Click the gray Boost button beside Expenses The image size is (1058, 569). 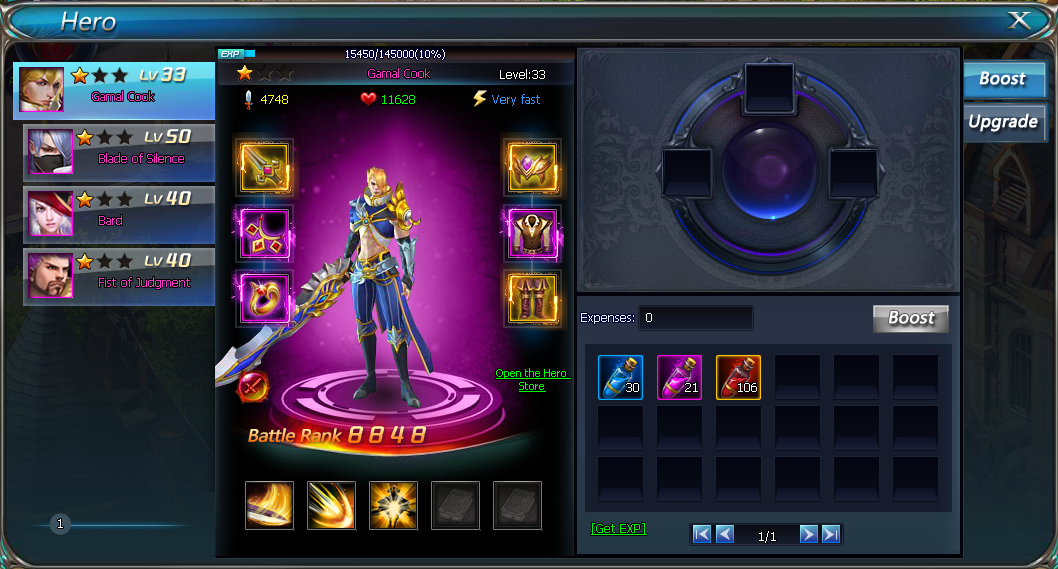pos(910,318)
